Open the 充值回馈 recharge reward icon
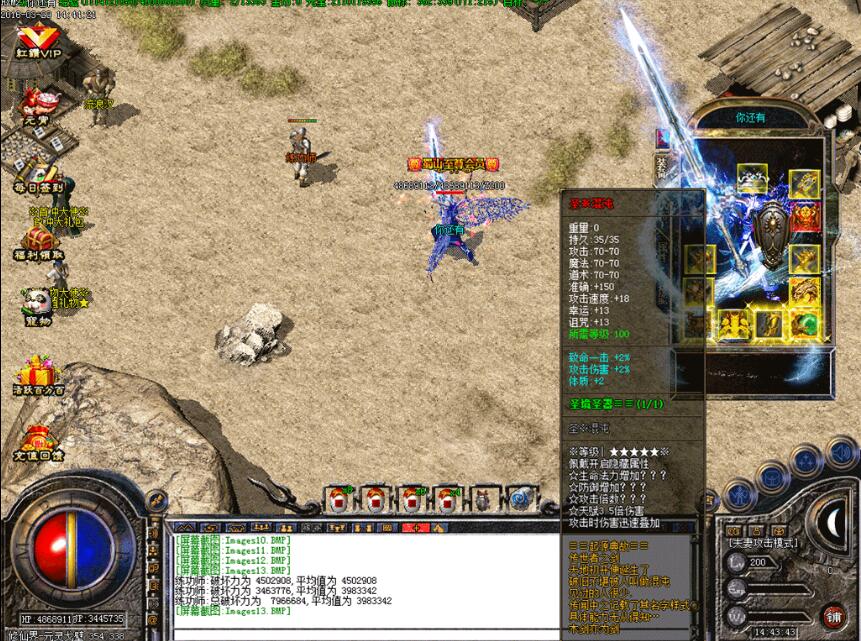Image resolution: width=861 pixels, height=641 pixels. 38,440
